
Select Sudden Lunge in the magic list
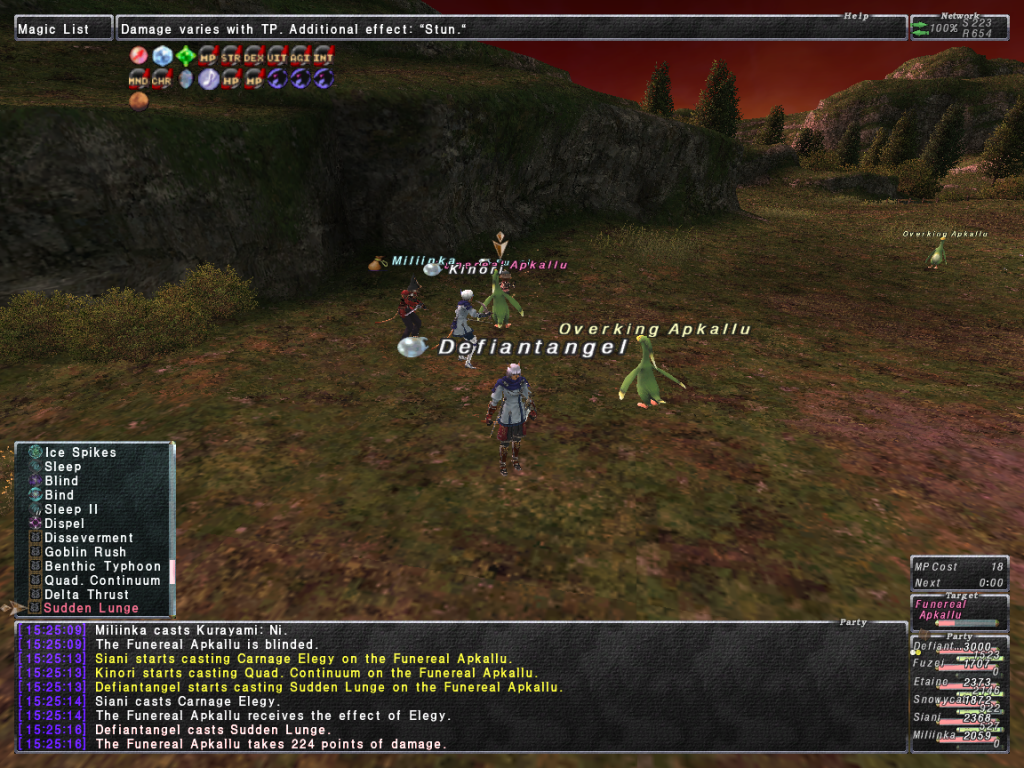point(91,608)
